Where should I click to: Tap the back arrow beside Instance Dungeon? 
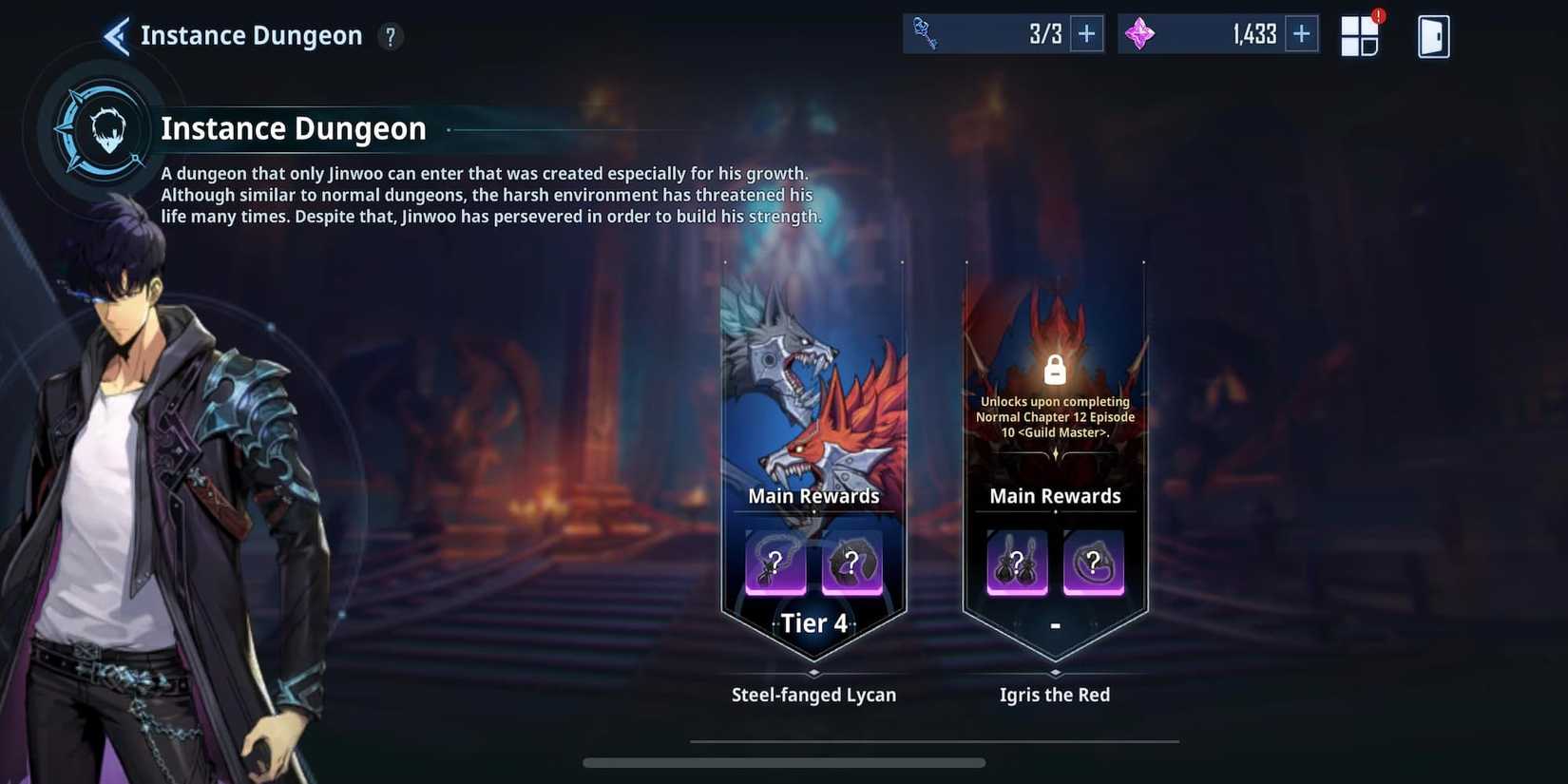114,34
